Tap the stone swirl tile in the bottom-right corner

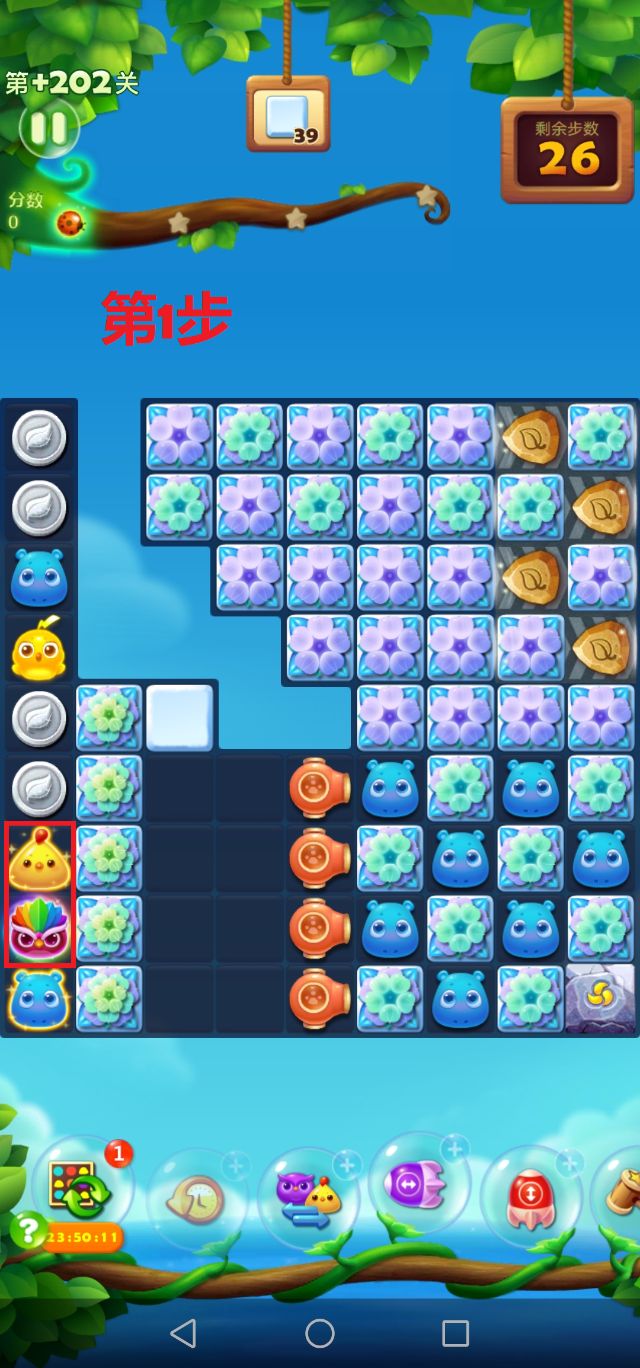[x=600, y=999]
